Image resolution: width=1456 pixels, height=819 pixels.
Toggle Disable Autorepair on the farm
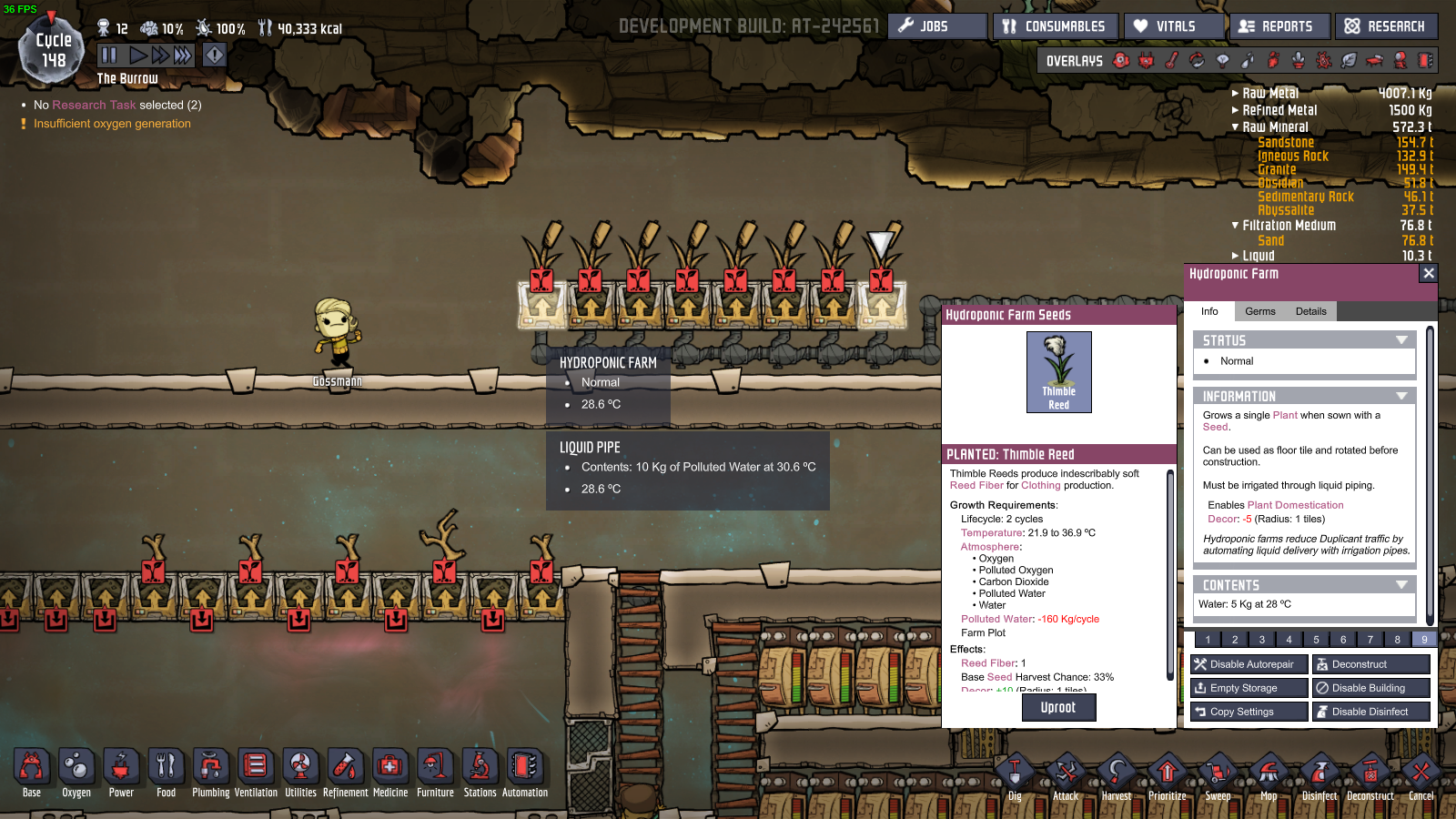click(1248, 663)
